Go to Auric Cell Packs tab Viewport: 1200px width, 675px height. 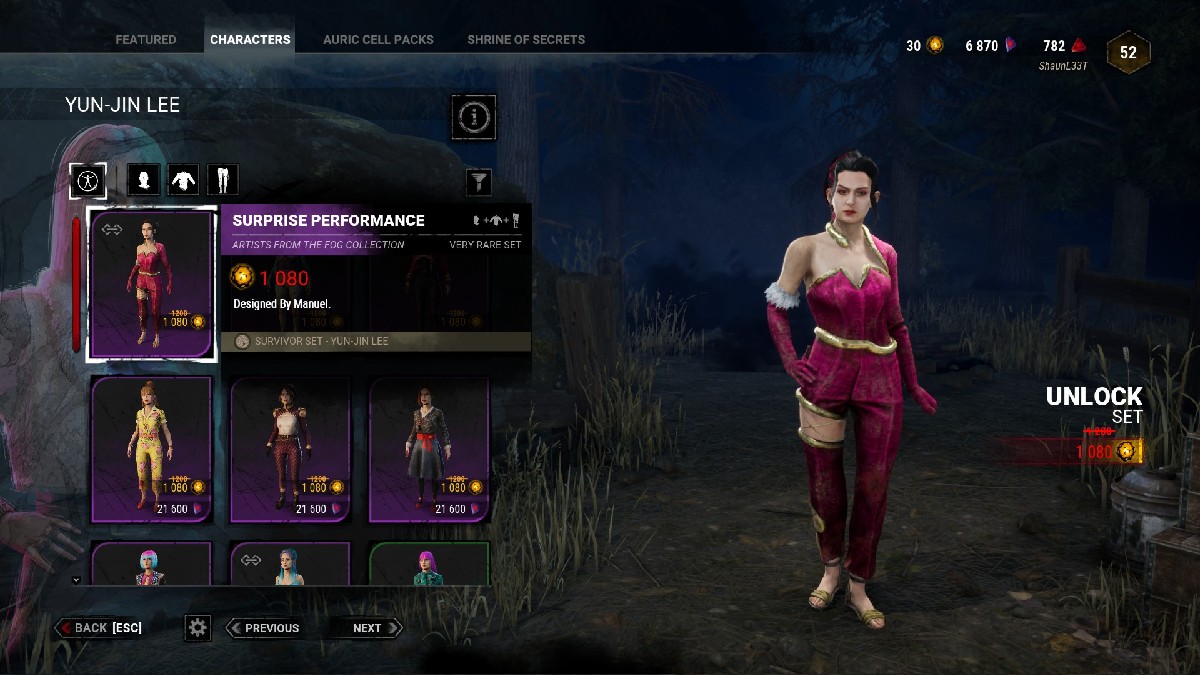[x=378, y=40]
